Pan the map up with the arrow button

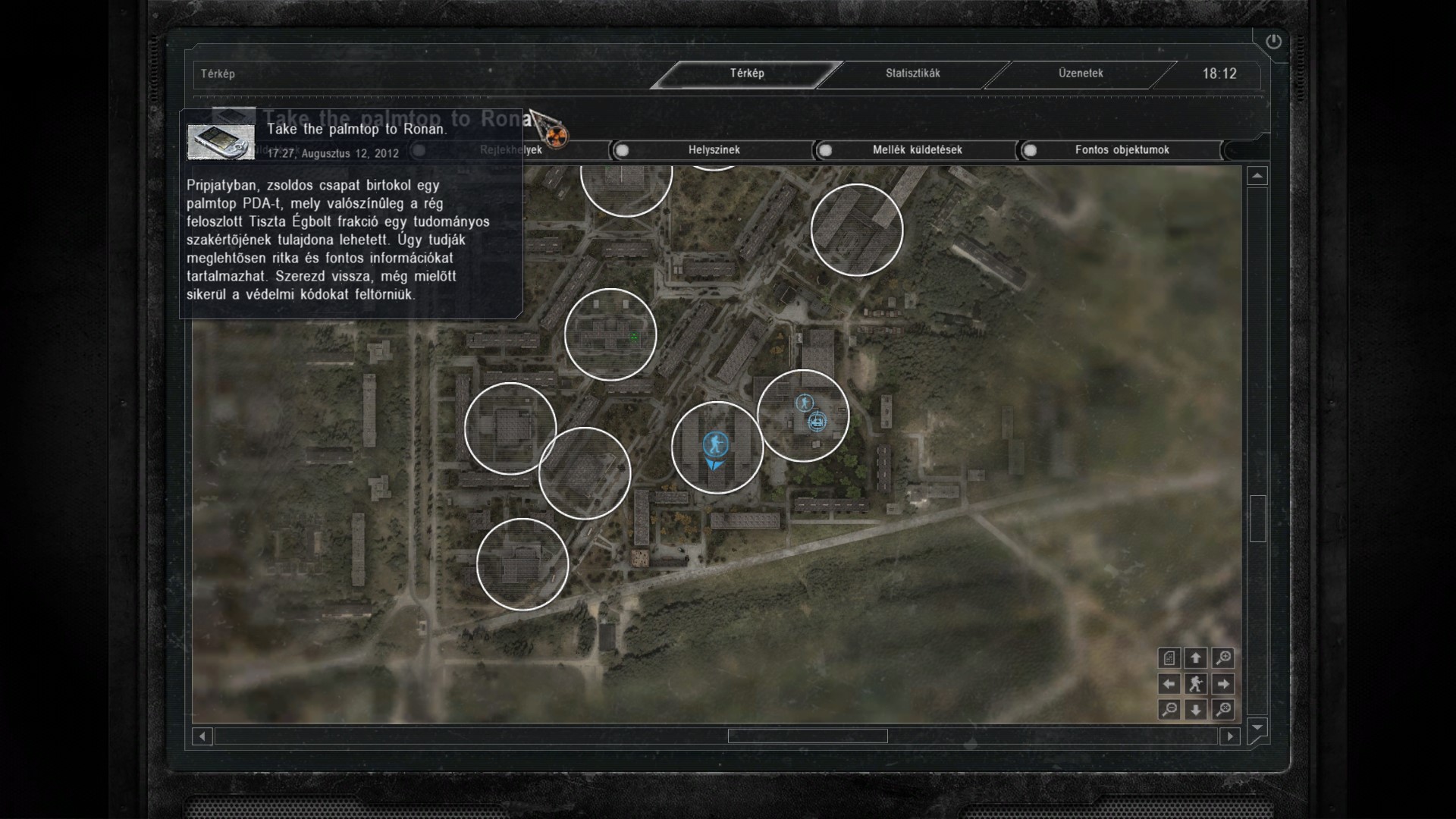pyautogui.click(x=1196, y=658)
